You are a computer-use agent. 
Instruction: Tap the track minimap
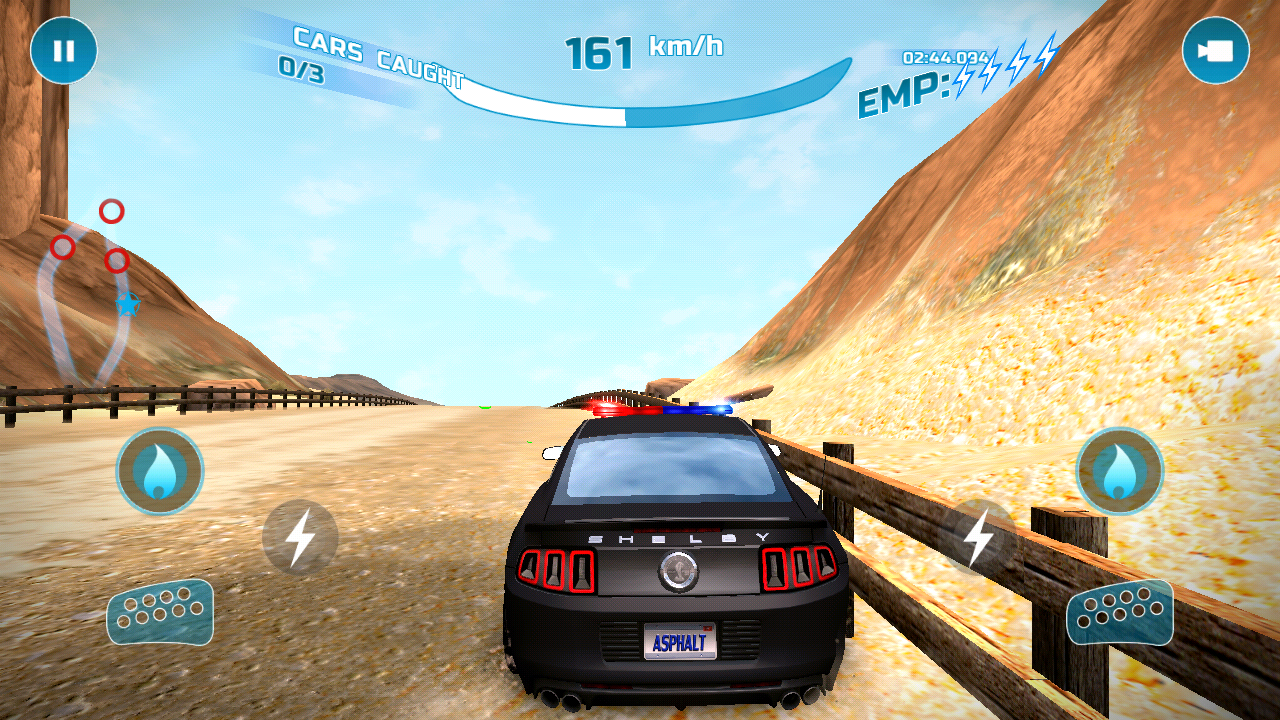[x=90, y=295]
